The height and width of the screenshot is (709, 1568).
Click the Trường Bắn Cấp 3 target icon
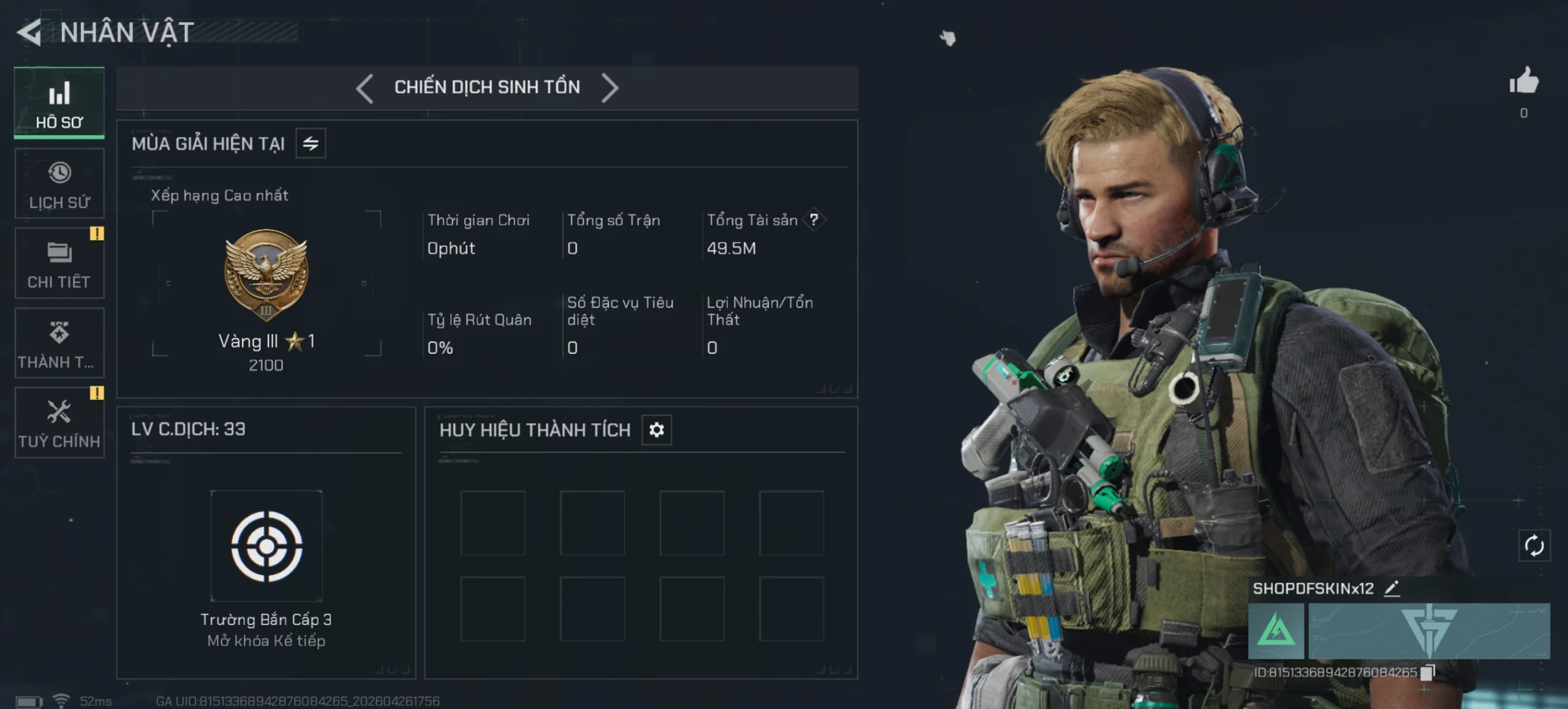[x=266, y=546]
